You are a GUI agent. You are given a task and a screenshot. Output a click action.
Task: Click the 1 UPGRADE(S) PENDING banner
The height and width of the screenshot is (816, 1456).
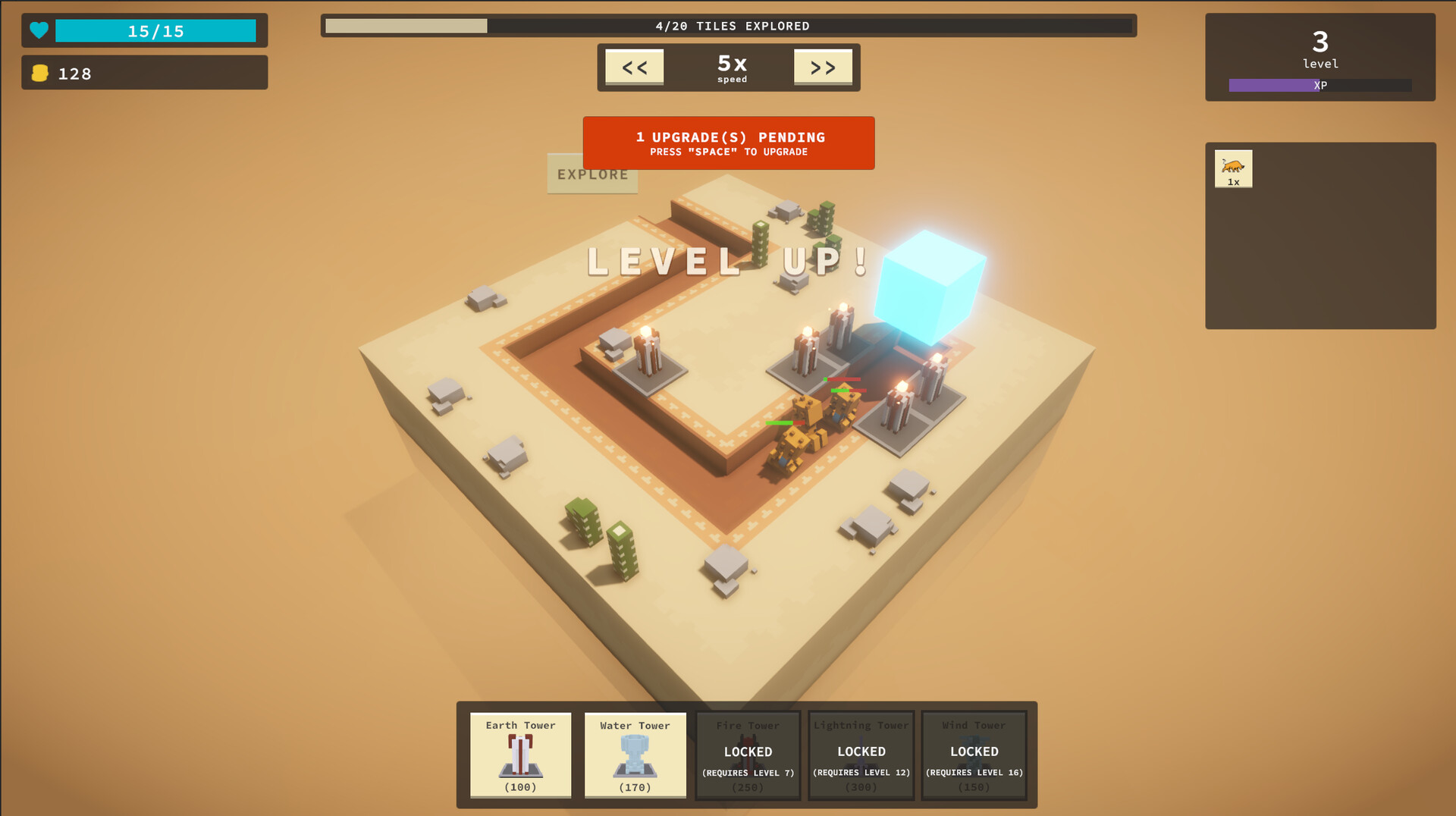click(x=728, y=143)
